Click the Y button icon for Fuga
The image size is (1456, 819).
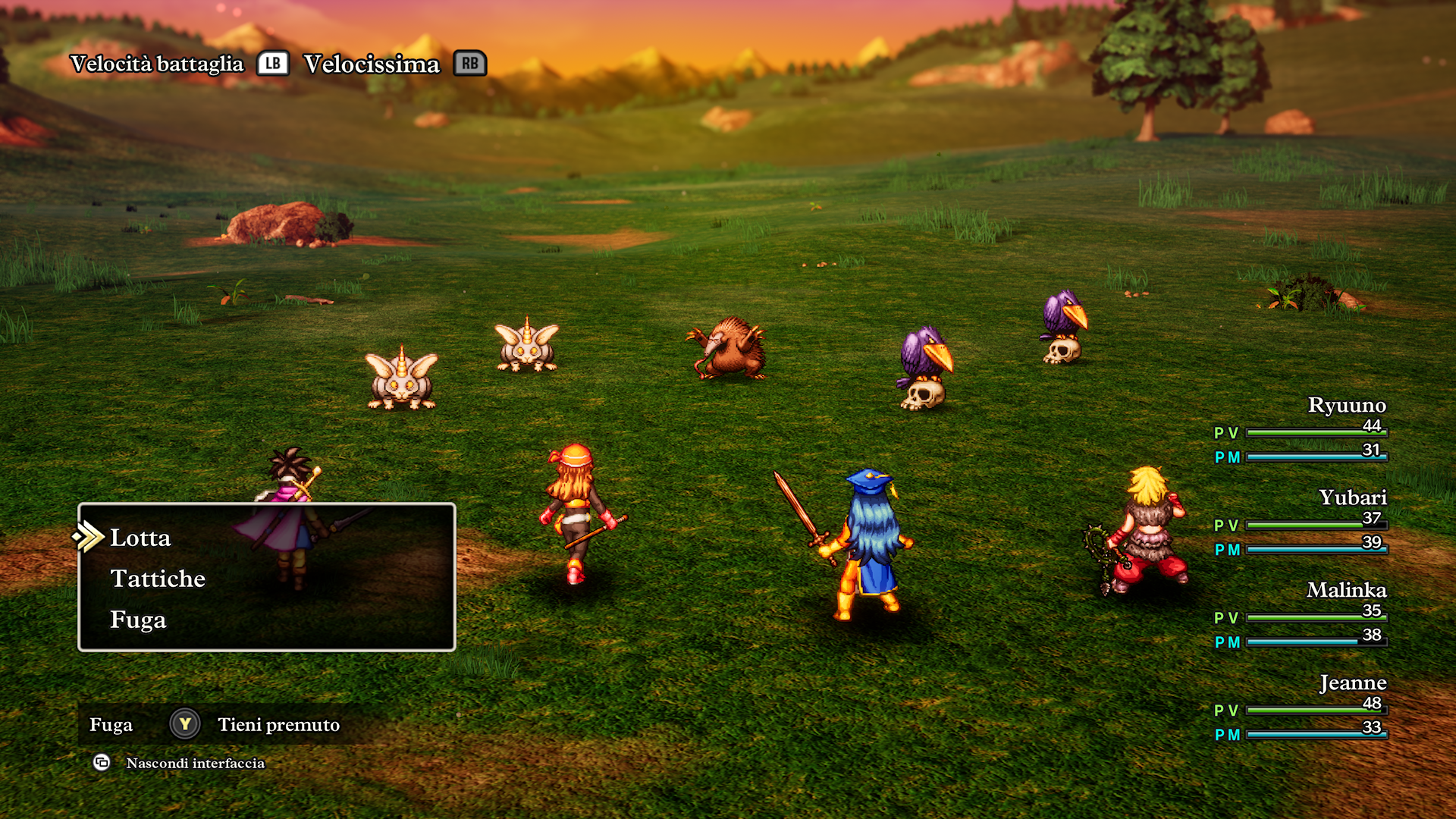(x=184, y=724)
